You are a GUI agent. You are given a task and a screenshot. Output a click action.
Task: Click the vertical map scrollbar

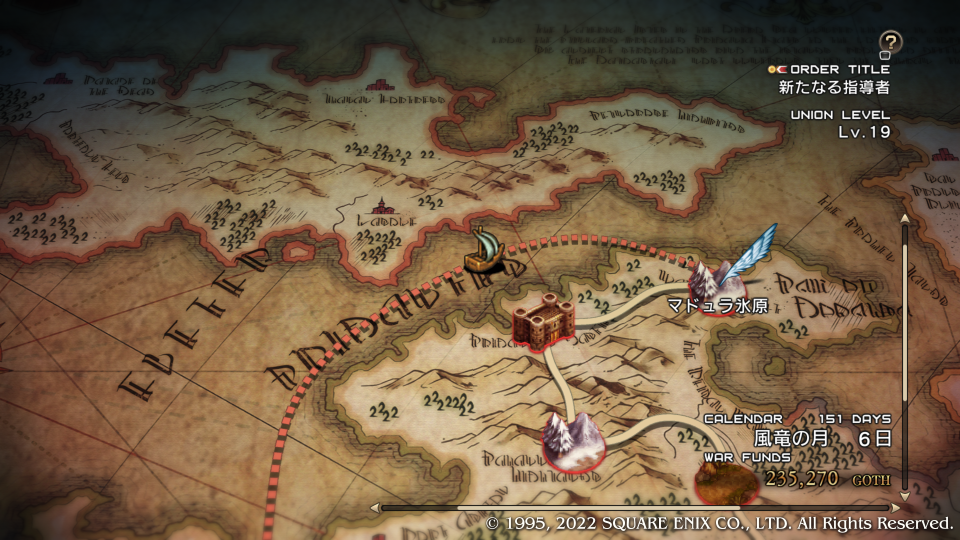point(906,360)
